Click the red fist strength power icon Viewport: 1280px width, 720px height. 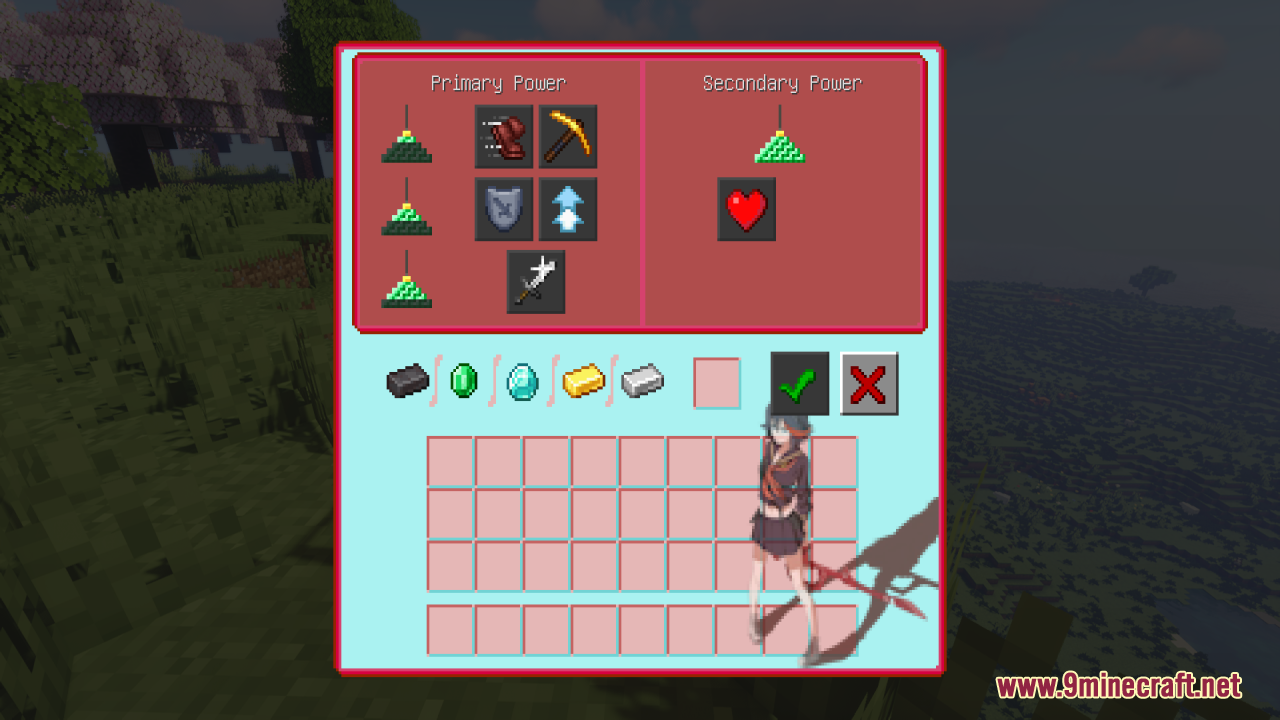tap(504, 136)
